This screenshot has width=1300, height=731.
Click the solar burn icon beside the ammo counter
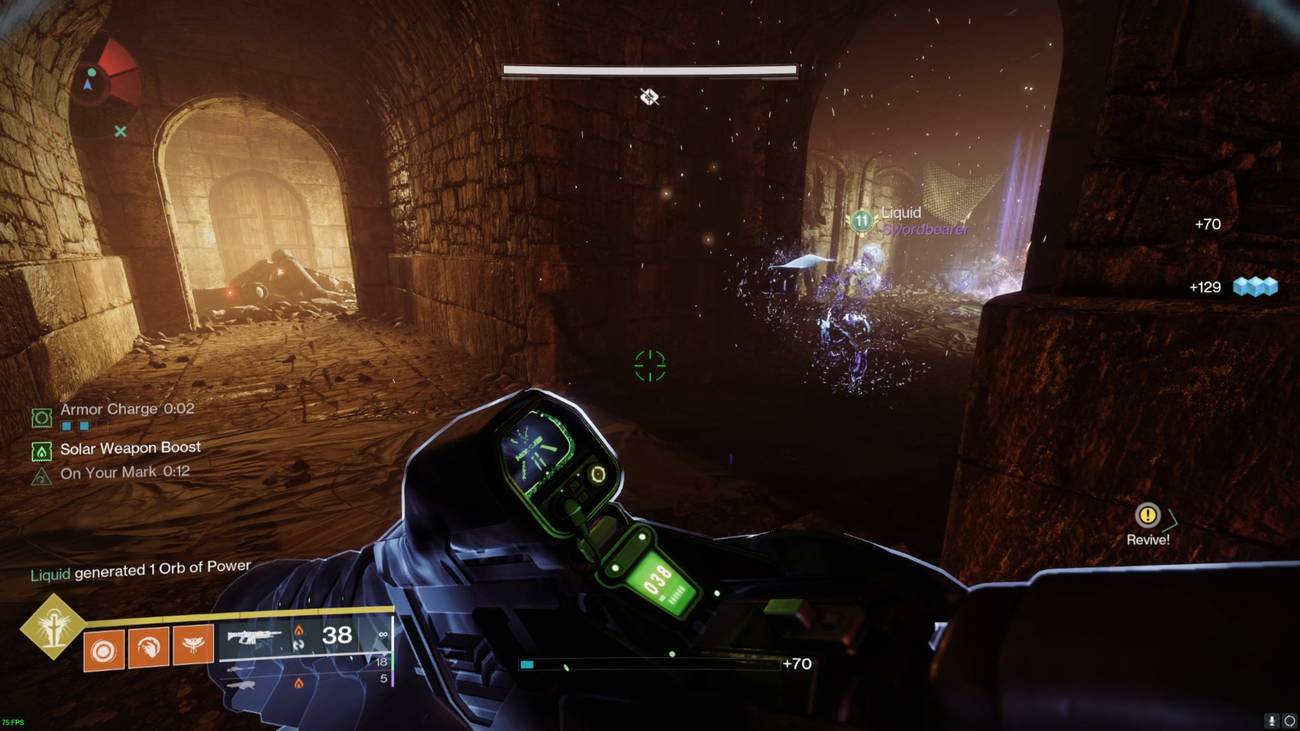(x=300, y=630)
